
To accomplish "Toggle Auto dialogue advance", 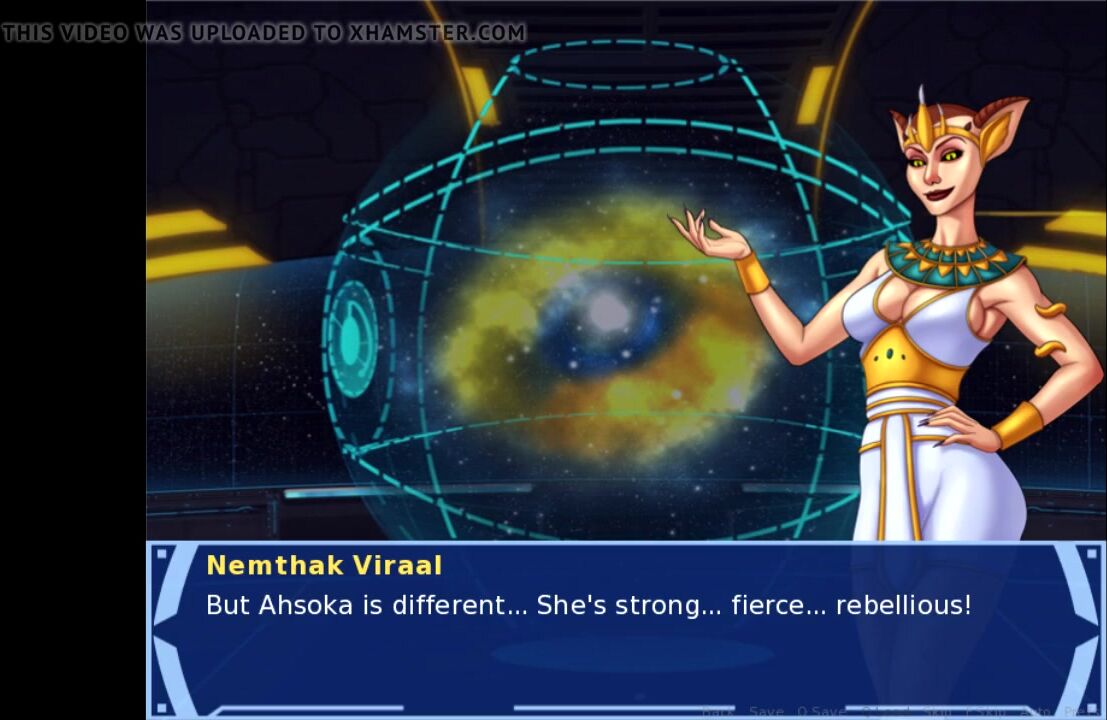I will click(1036, 711).
